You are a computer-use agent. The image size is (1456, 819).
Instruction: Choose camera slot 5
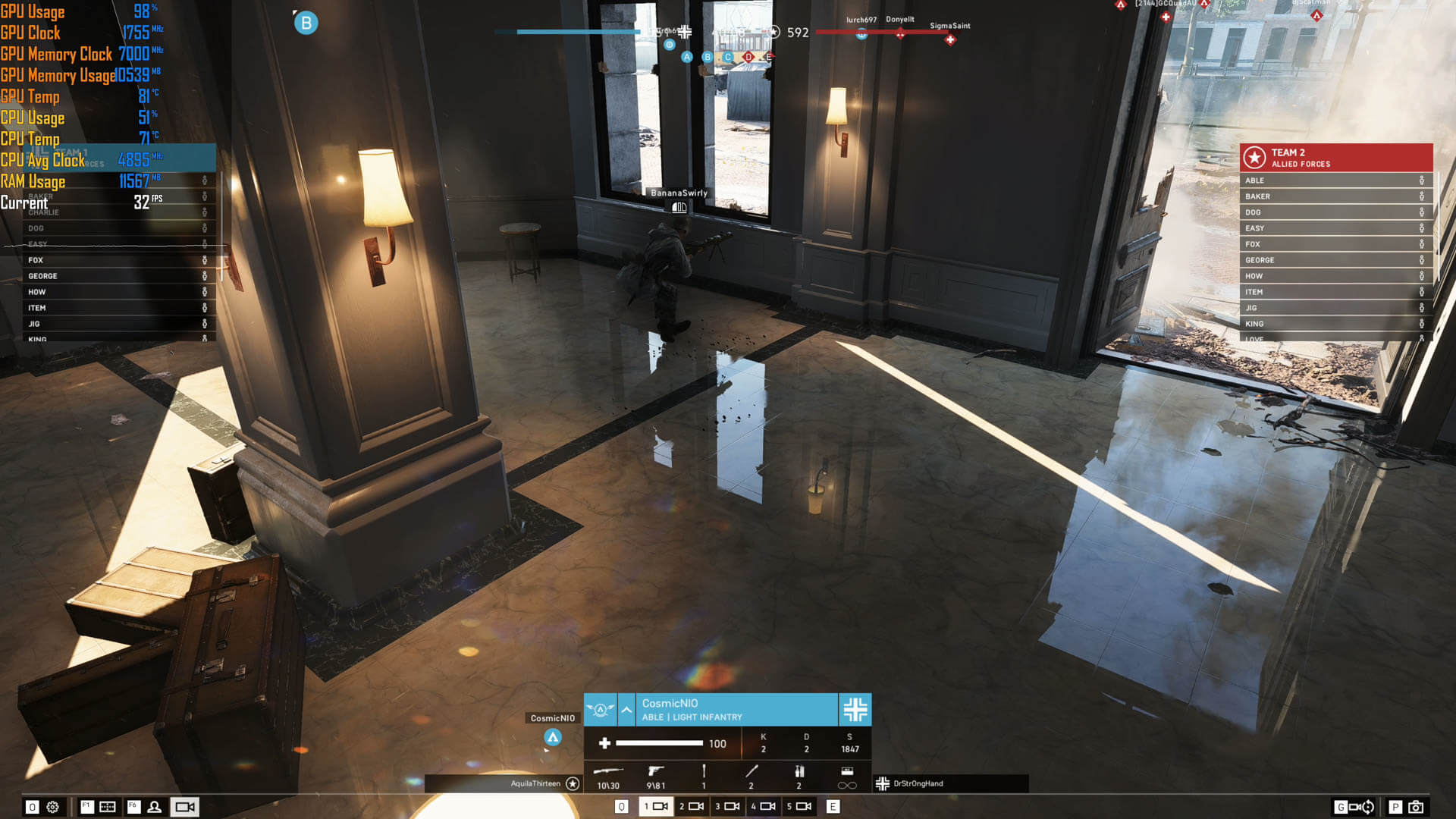(x=799, y=806)
